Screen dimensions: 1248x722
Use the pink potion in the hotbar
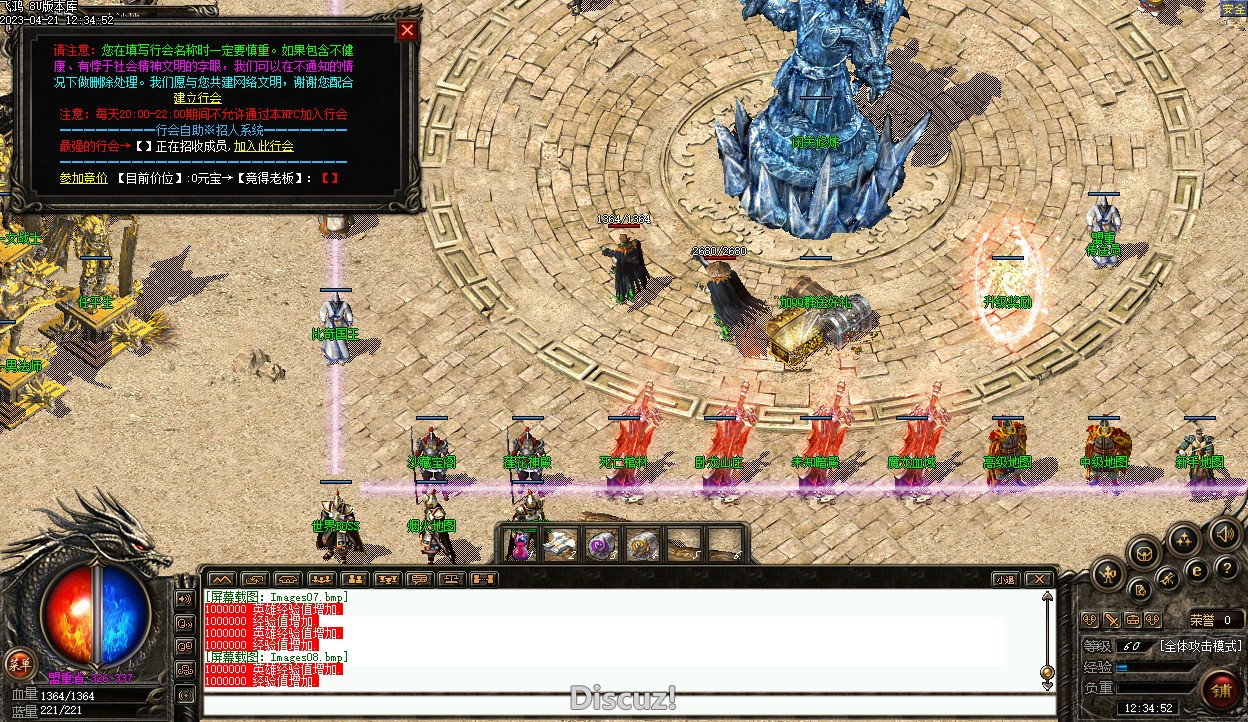pyautogui.click(x=520, y=545)
